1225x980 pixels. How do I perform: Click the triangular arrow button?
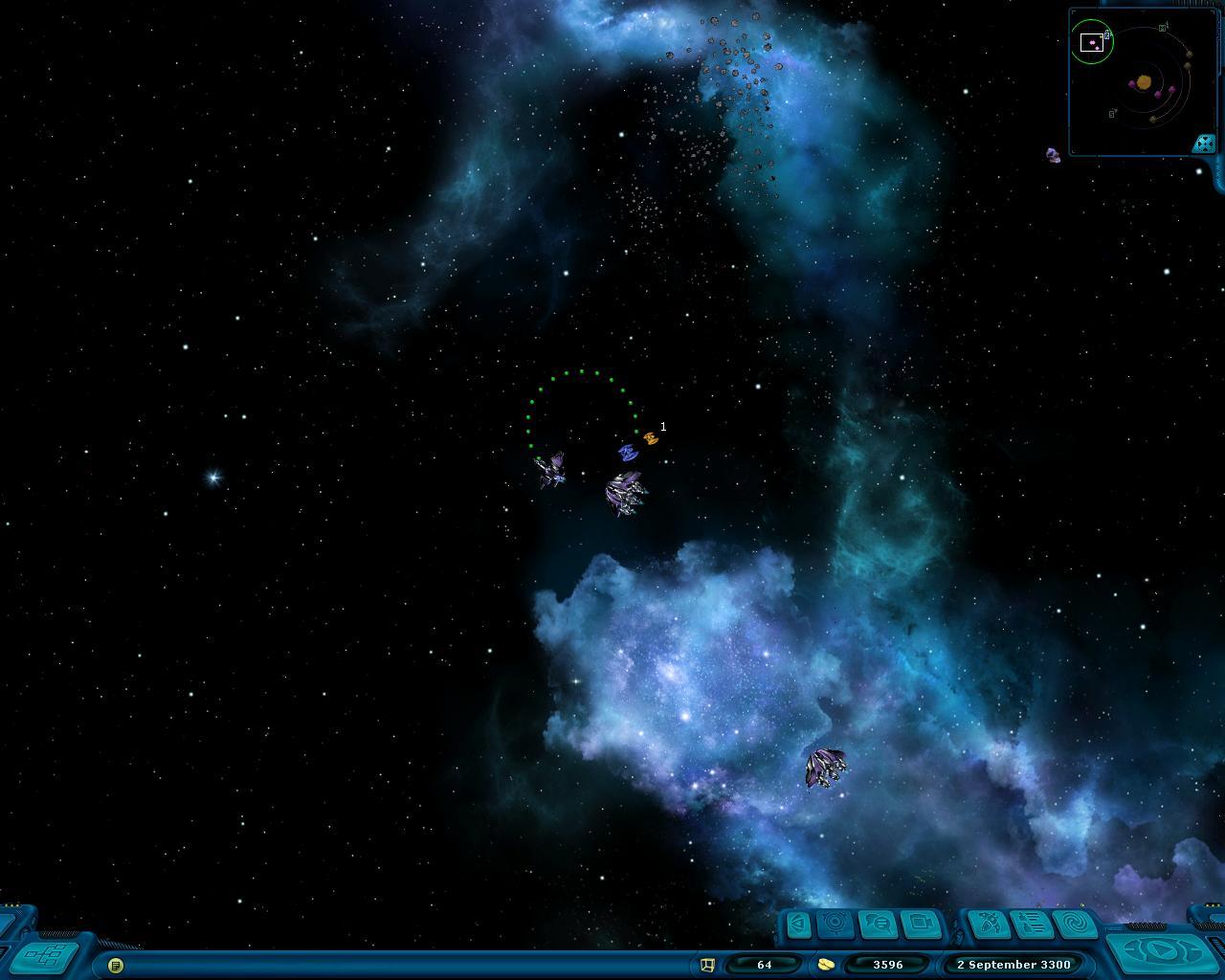[798, 924]
